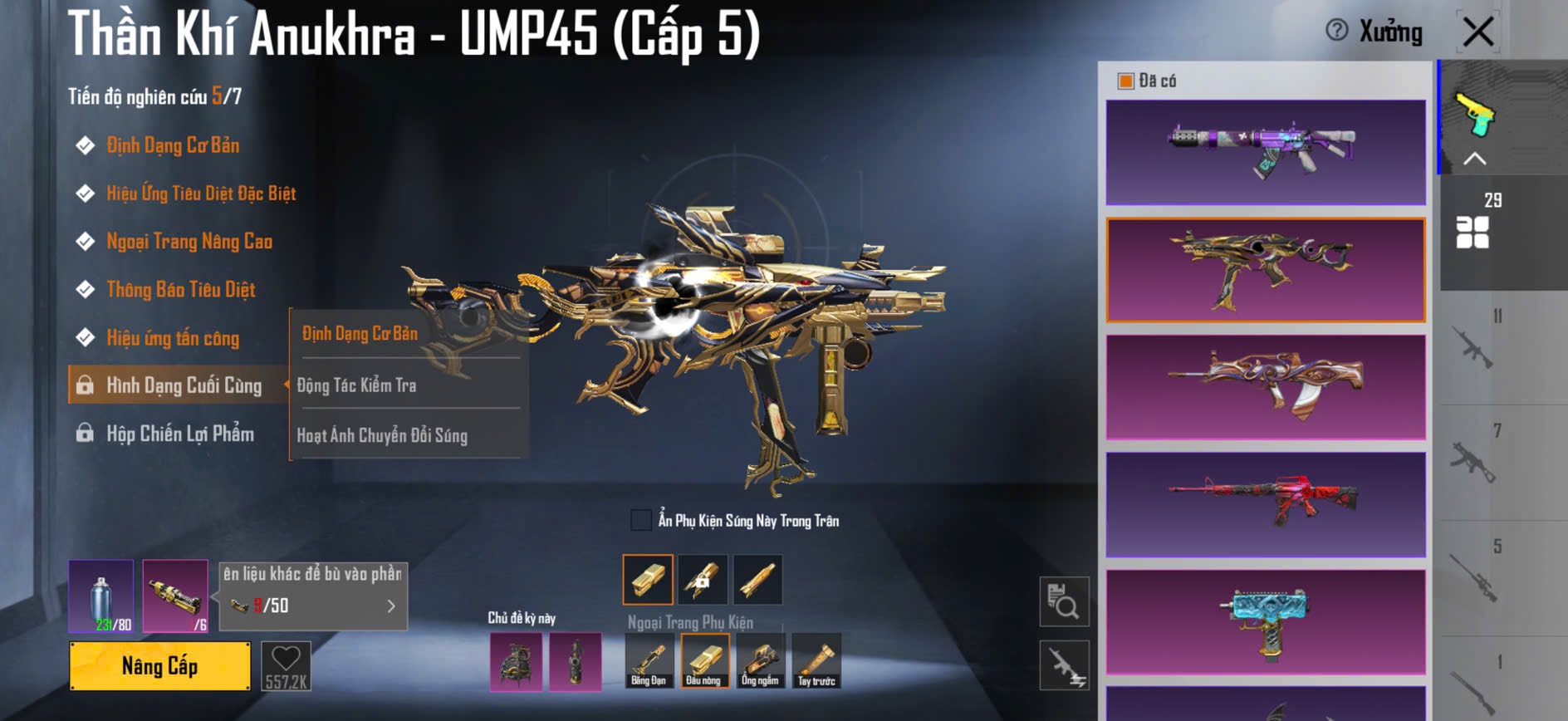Pick the cyan Uzi skin thumbnail
Image resolution: width=1568 pixels, height=721 pixels.
pos(1266,621)
